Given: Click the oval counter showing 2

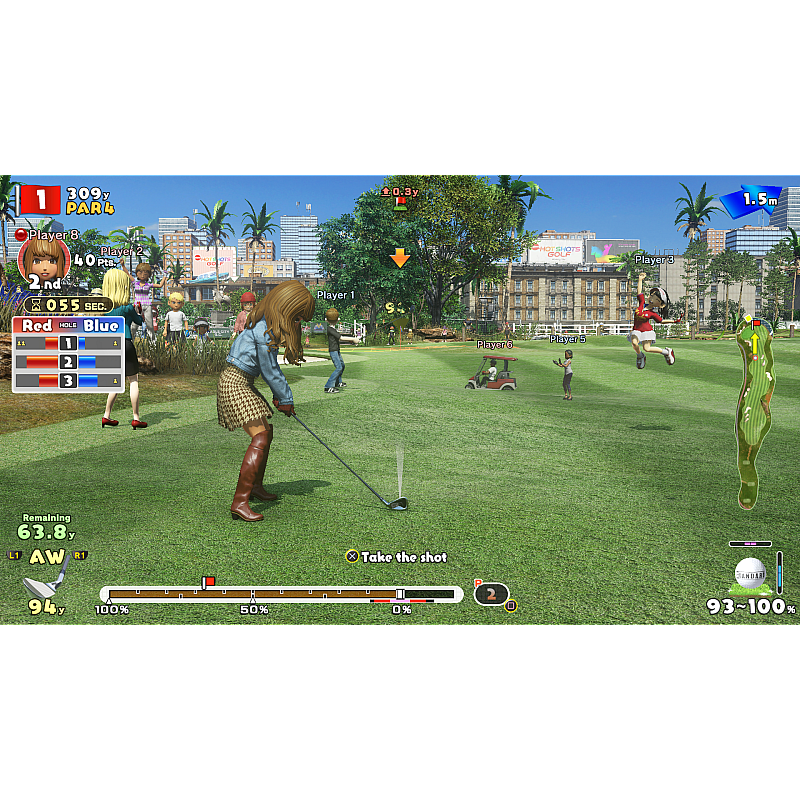Looking at the screenshot, I should point(491,594).
